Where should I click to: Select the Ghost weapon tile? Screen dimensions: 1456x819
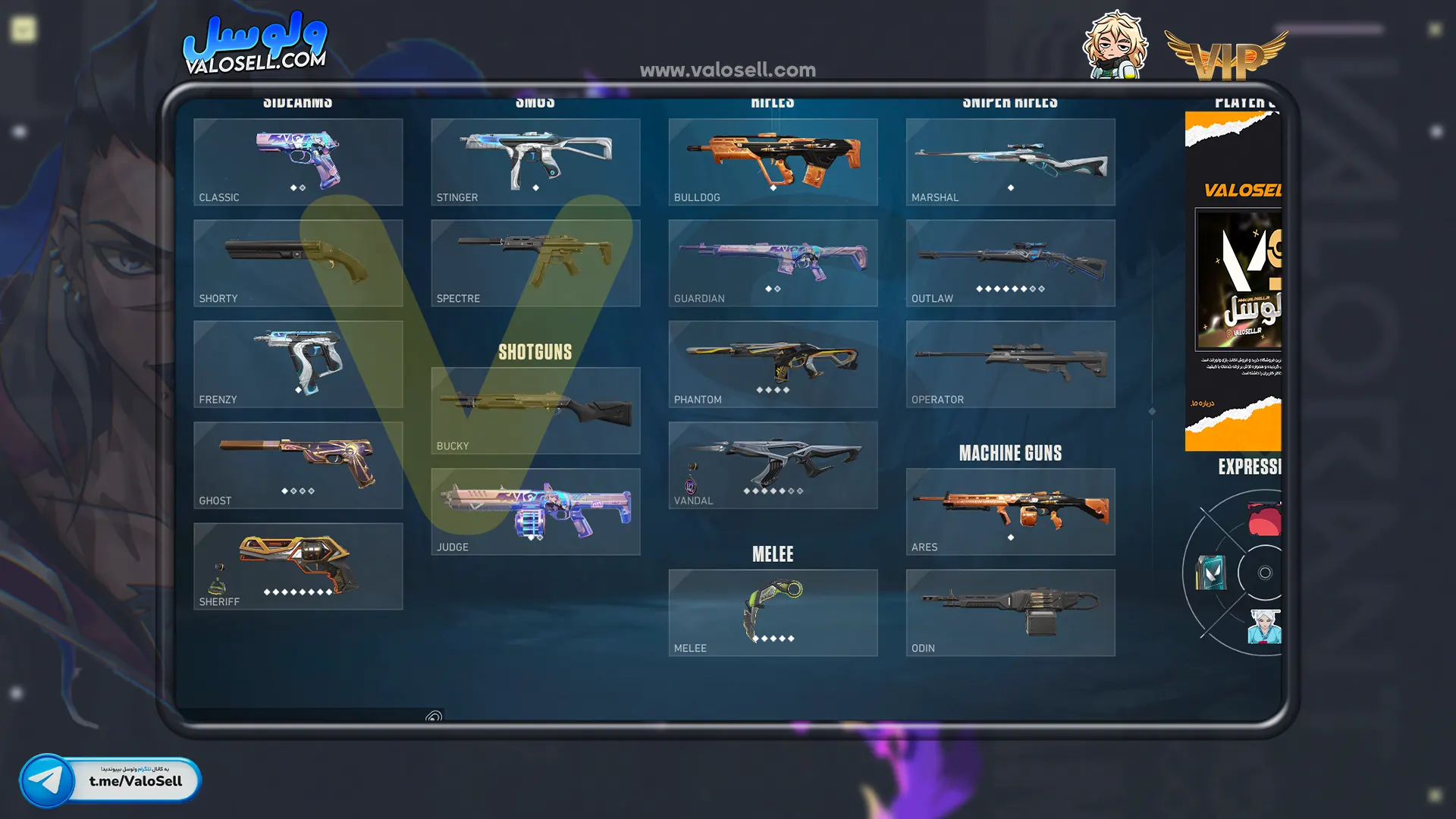coord(298,465)
